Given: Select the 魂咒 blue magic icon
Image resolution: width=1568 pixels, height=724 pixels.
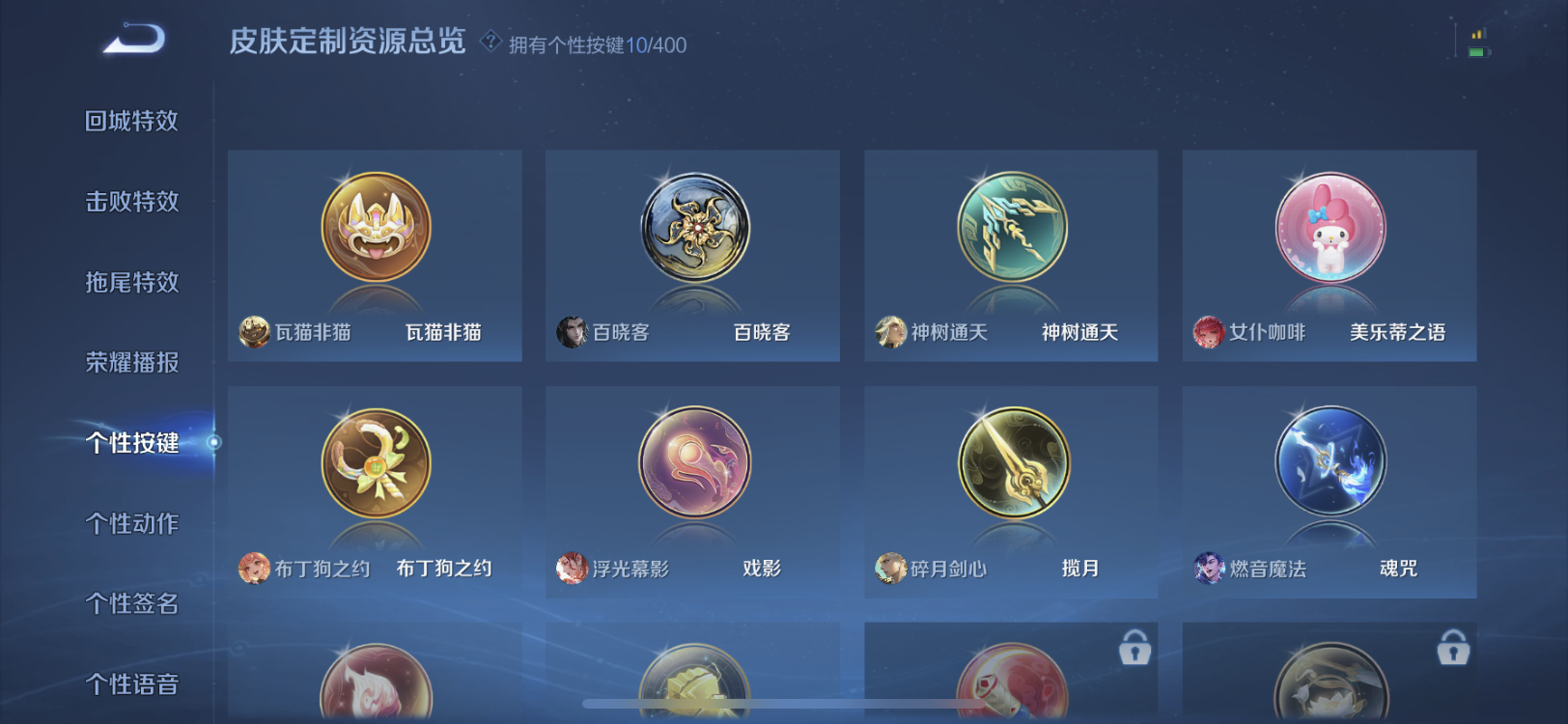Looking at the screenshot, I should (x=1330, y=464).
